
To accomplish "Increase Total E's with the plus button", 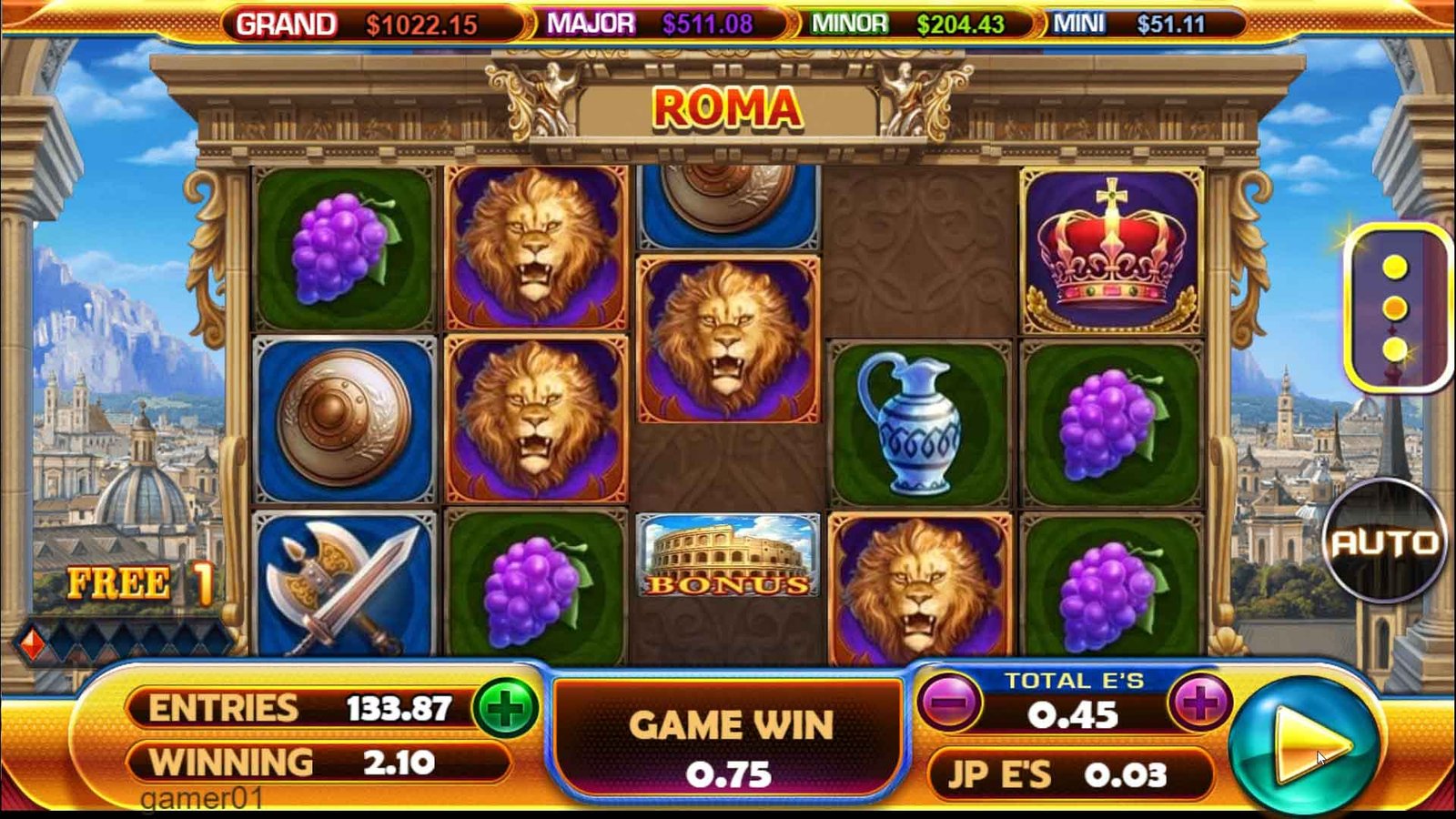I will 1199,703.
